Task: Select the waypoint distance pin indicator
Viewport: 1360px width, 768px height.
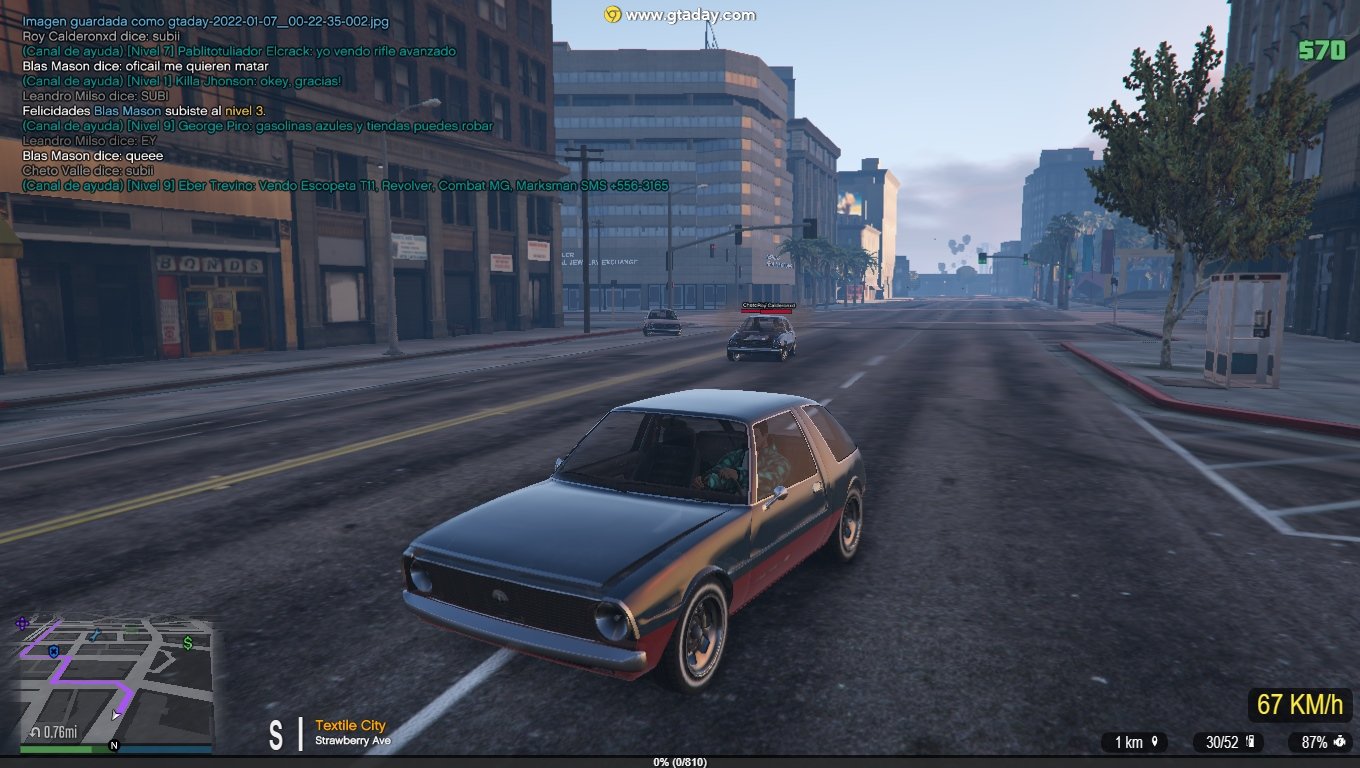Action: tap(1135, 742)
